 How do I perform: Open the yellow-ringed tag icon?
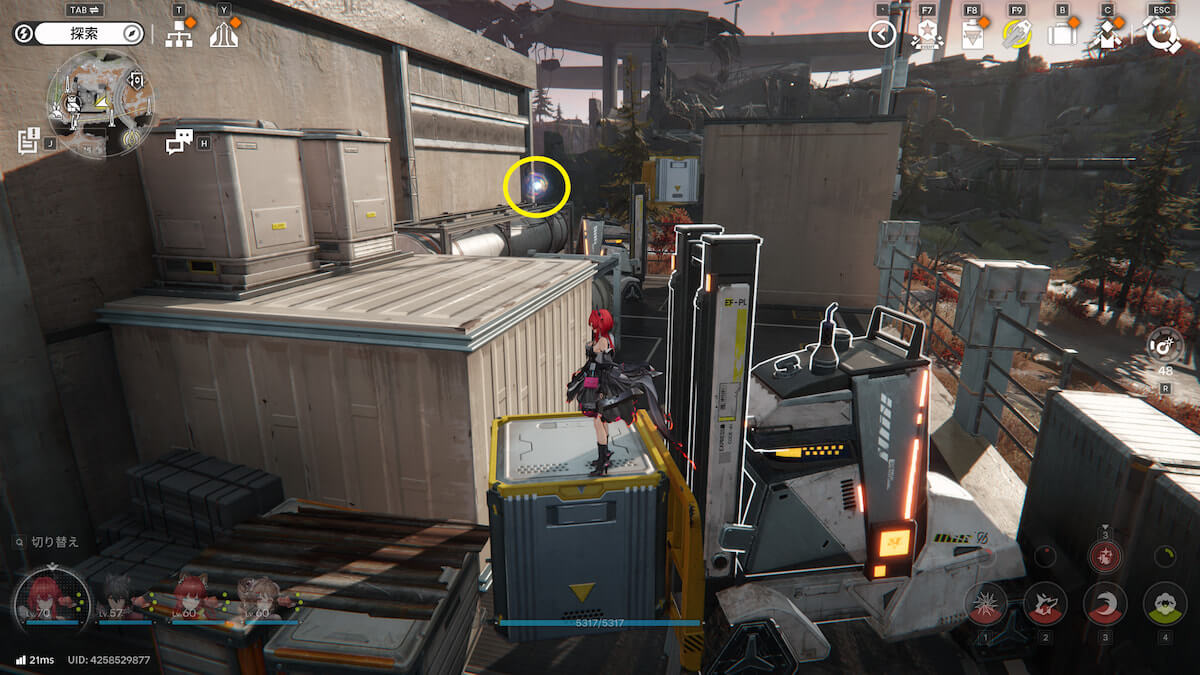point(1016,36)
